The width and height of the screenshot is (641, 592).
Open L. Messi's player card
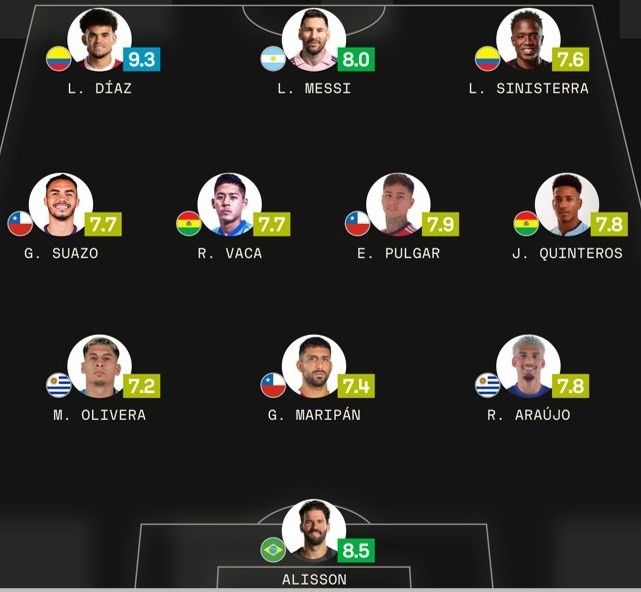click(x=314, y=42)
